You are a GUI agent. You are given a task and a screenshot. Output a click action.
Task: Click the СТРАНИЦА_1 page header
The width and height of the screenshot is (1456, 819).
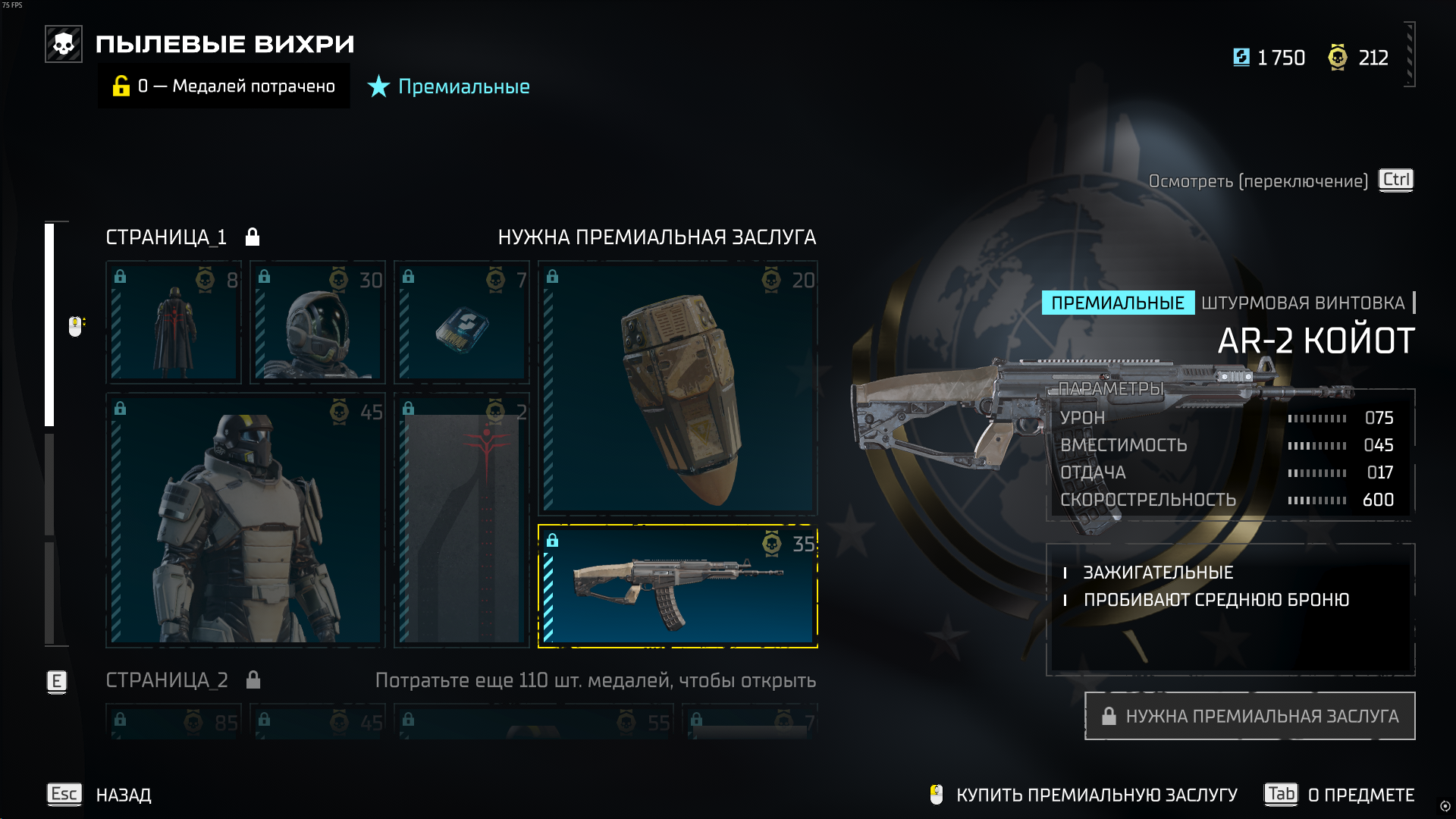click(x=167, y=237)
